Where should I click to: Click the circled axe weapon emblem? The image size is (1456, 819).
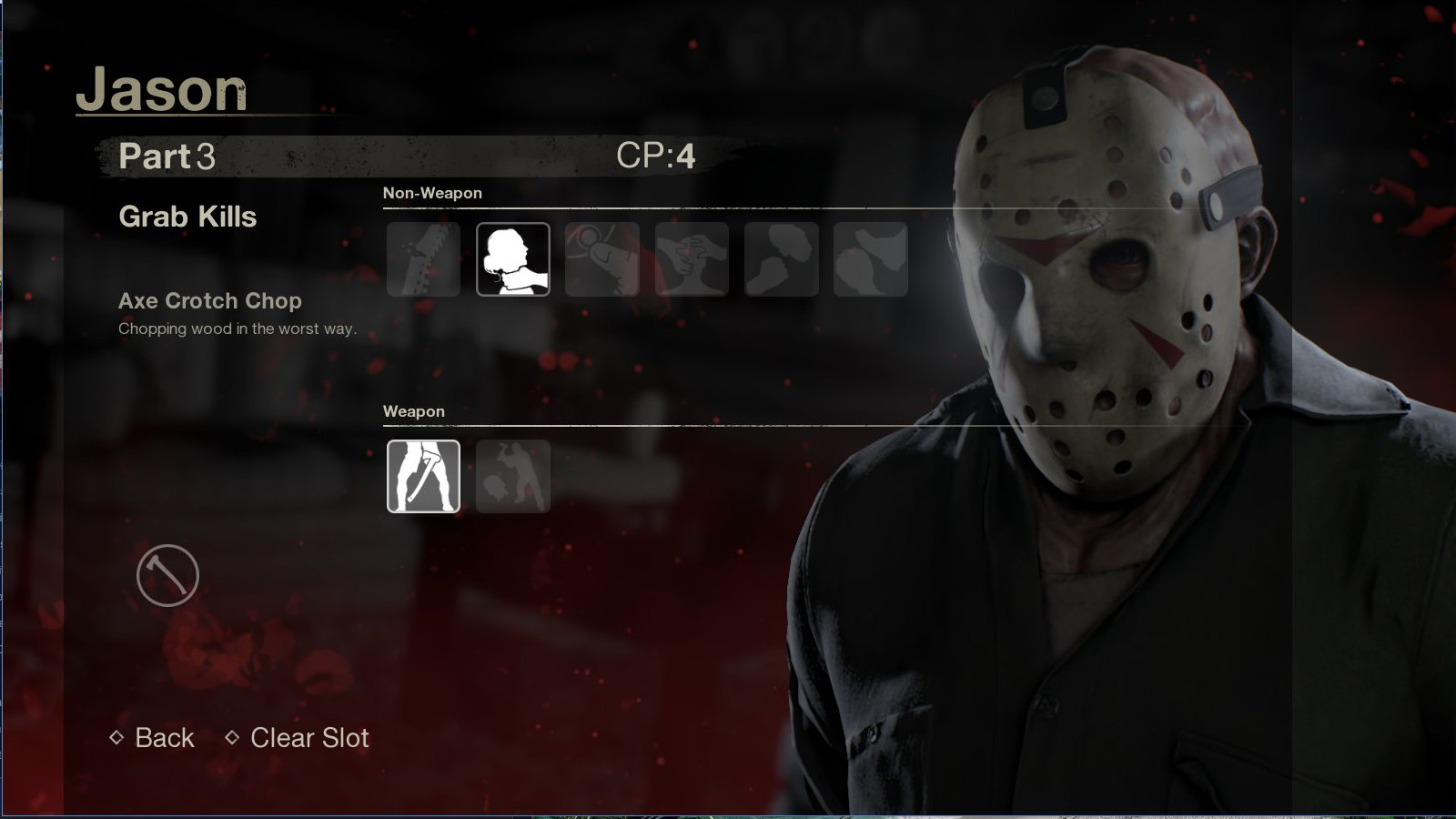pyautogui.click(x=169, y=576)
